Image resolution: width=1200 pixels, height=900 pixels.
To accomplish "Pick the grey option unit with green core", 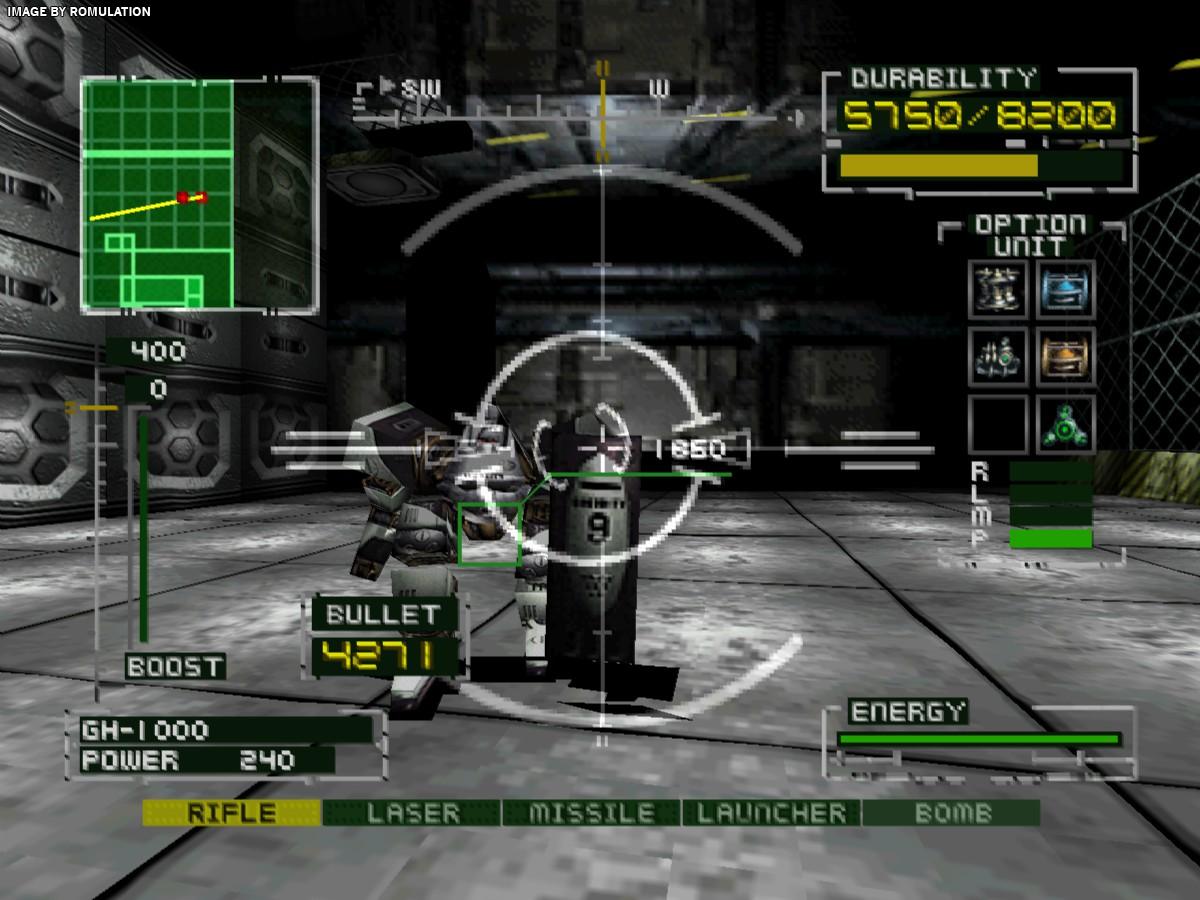I will [998, 357].
